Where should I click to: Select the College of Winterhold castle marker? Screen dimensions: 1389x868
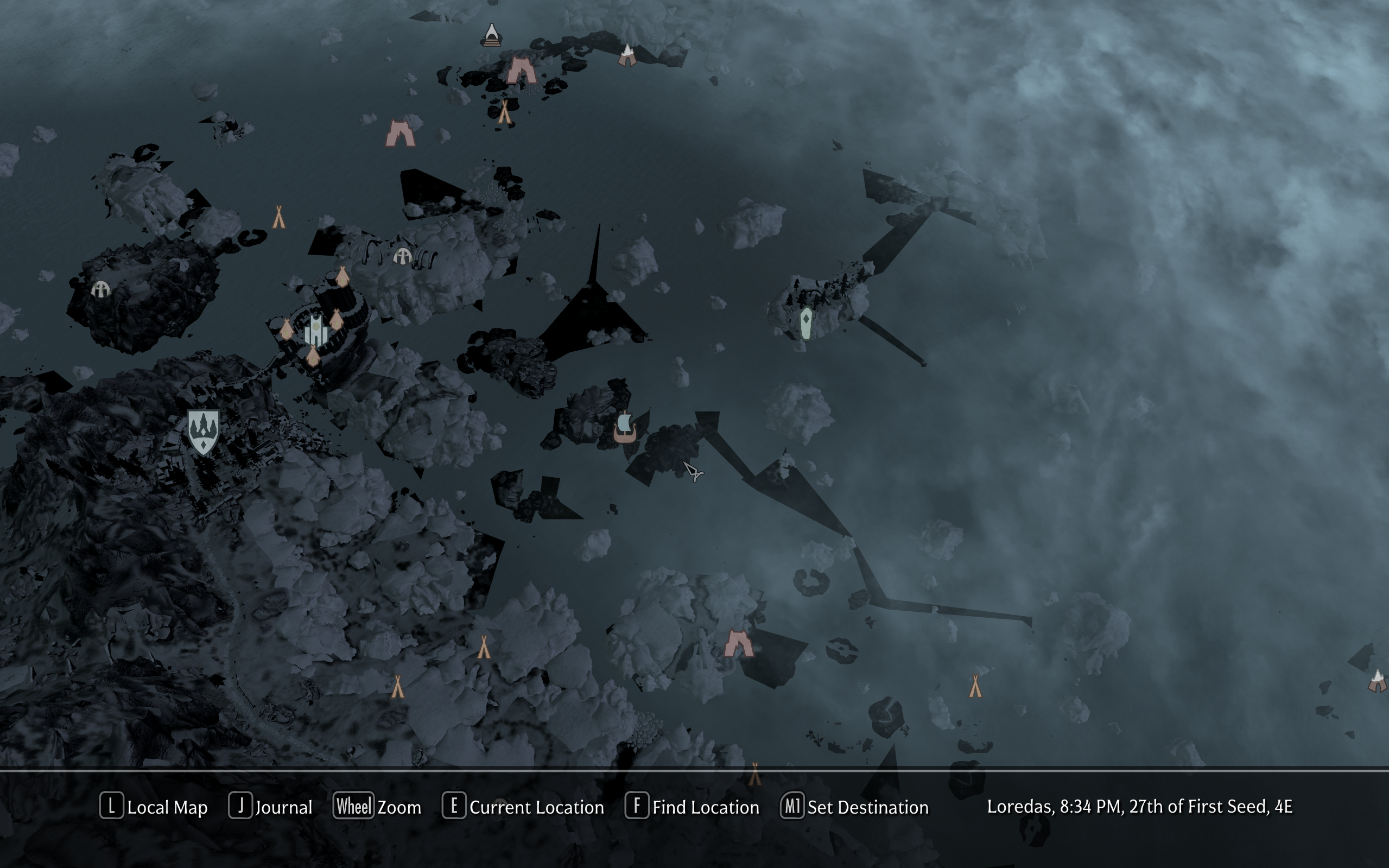tap(316, 330)
